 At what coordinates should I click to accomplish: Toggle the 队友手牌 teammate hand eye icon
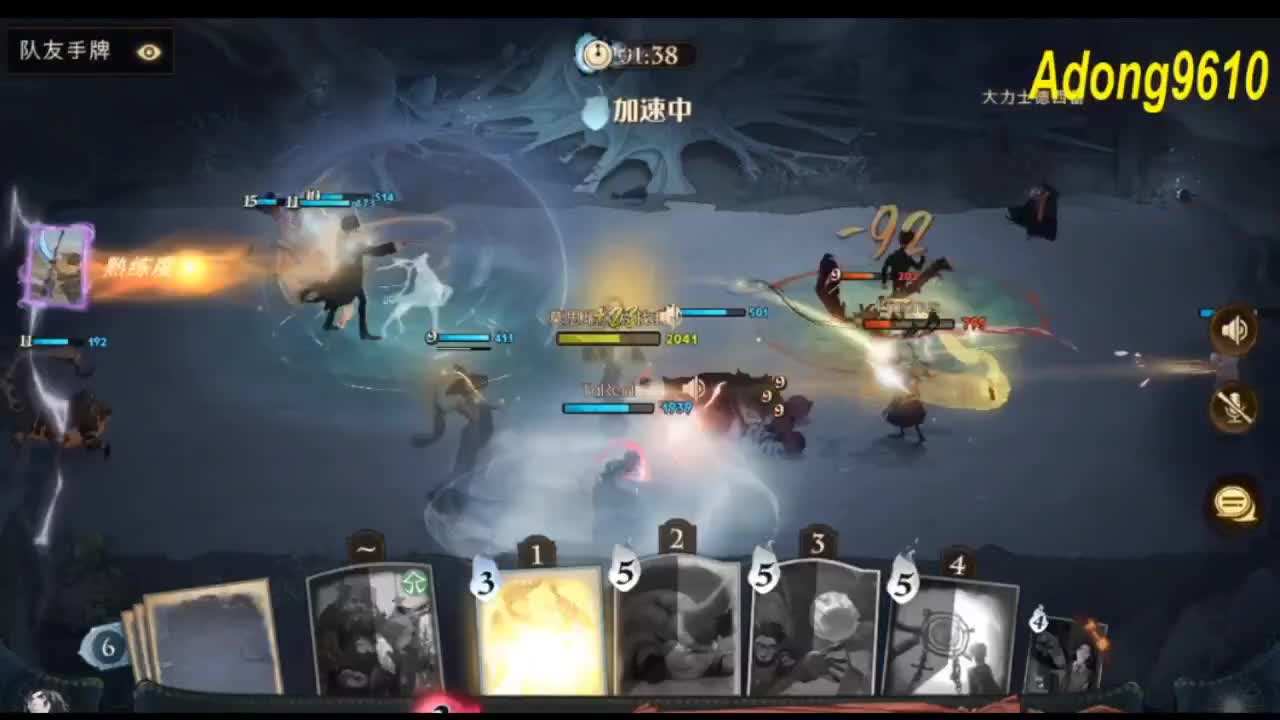148,51
